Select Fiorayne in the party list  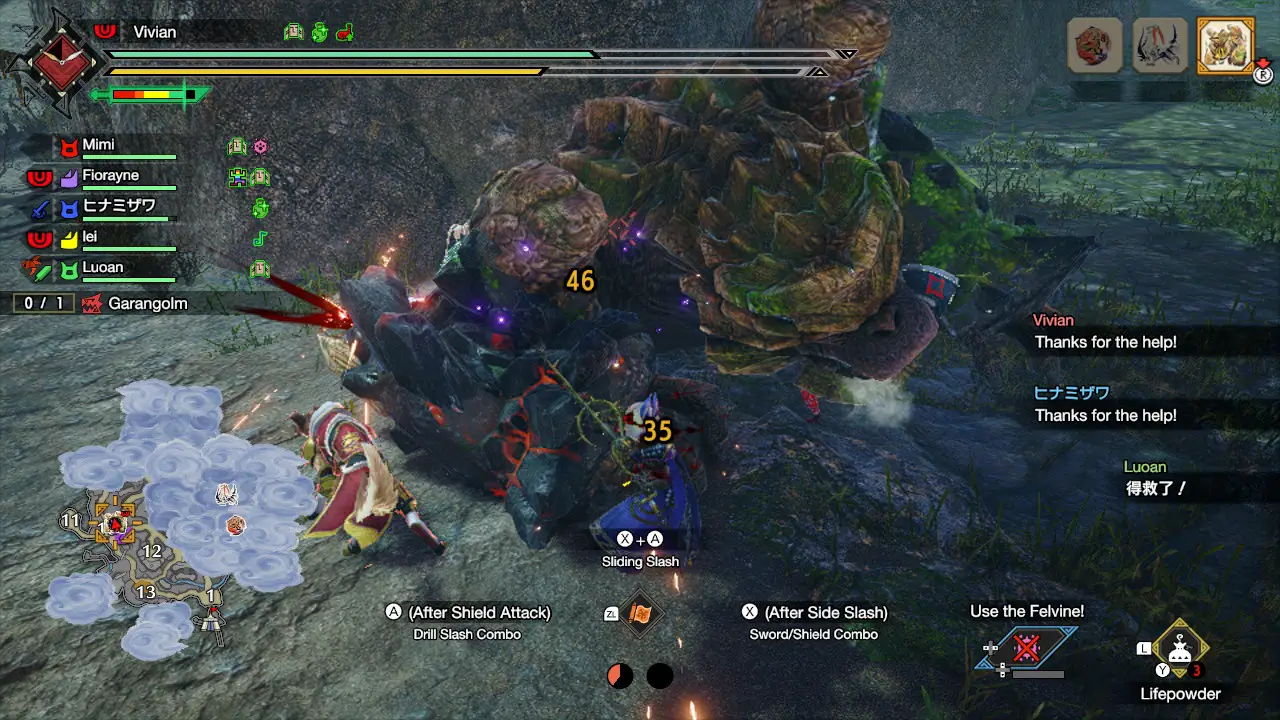coord(110,177)
